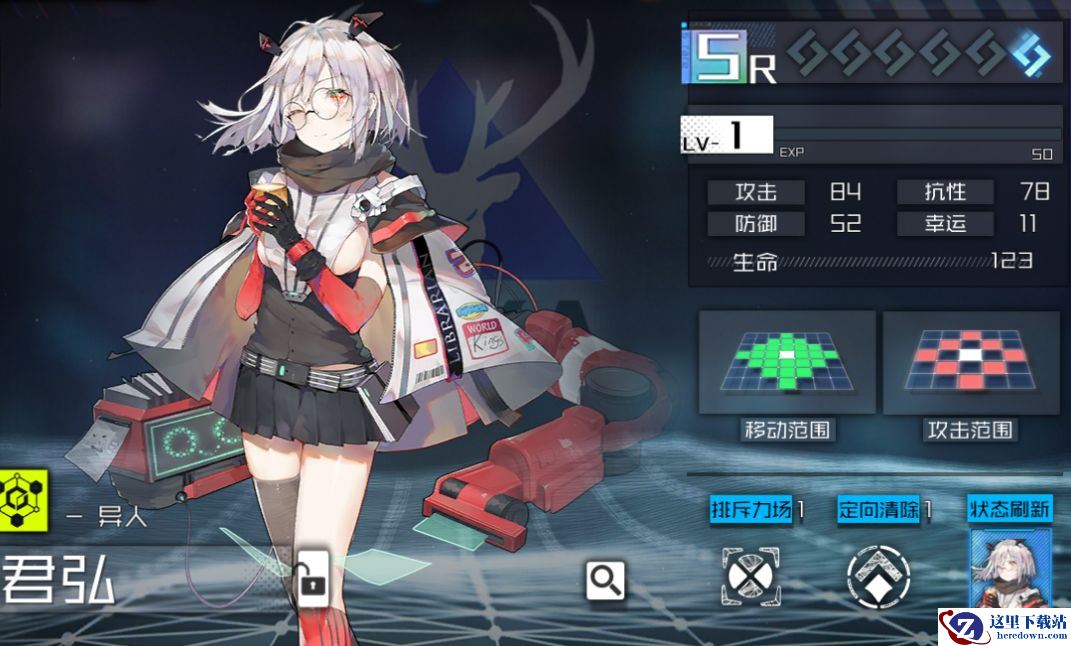
Task: View the 移动范围 green movement grid
Action: pyautogui.click(x=787, y=361)
